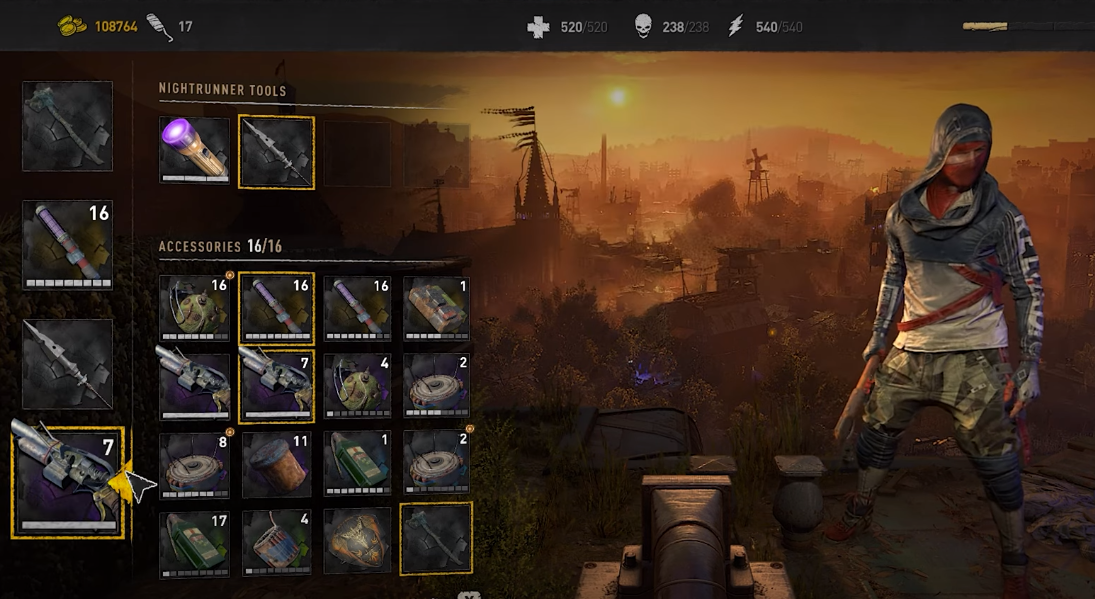Choose the green bottle with count 17
1095x599 pixels.
[x=194, y=543]
